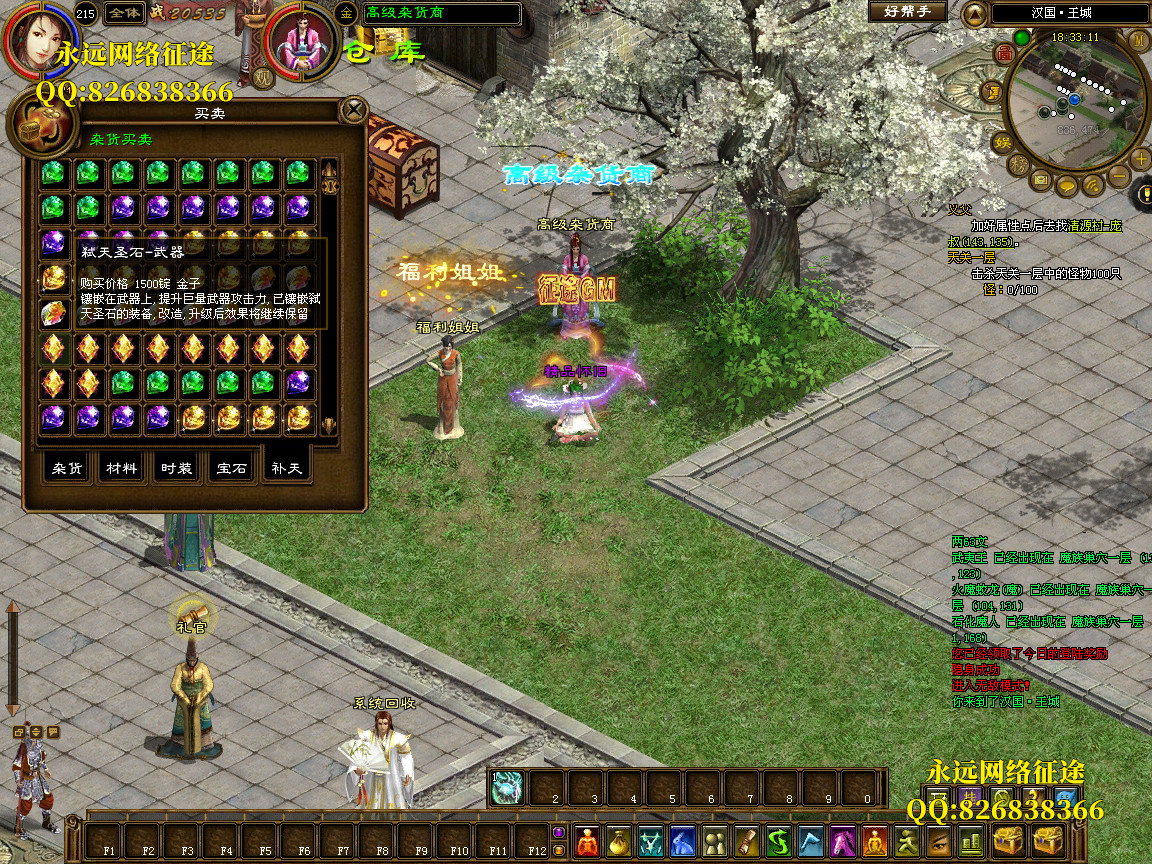Close the 买卖 shop window
Image resolution: width=1152 pixels, height=864 pixels.
click(353, 110)
